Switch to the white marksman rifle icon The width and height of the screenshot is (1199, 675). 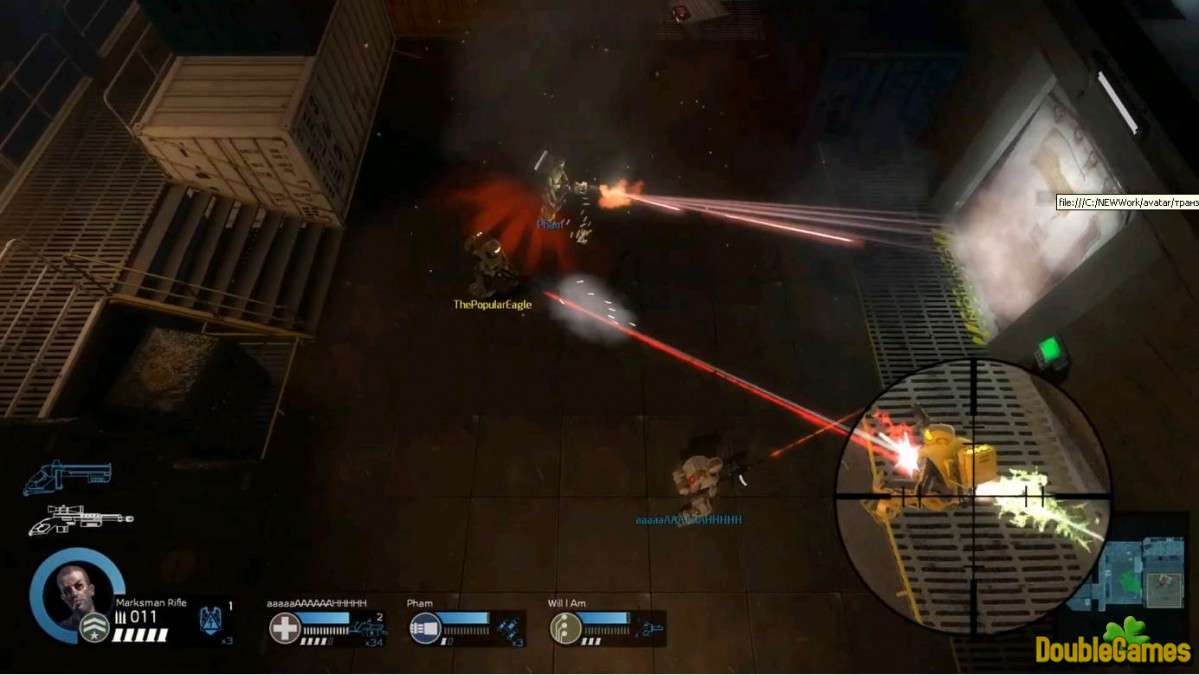80,518
